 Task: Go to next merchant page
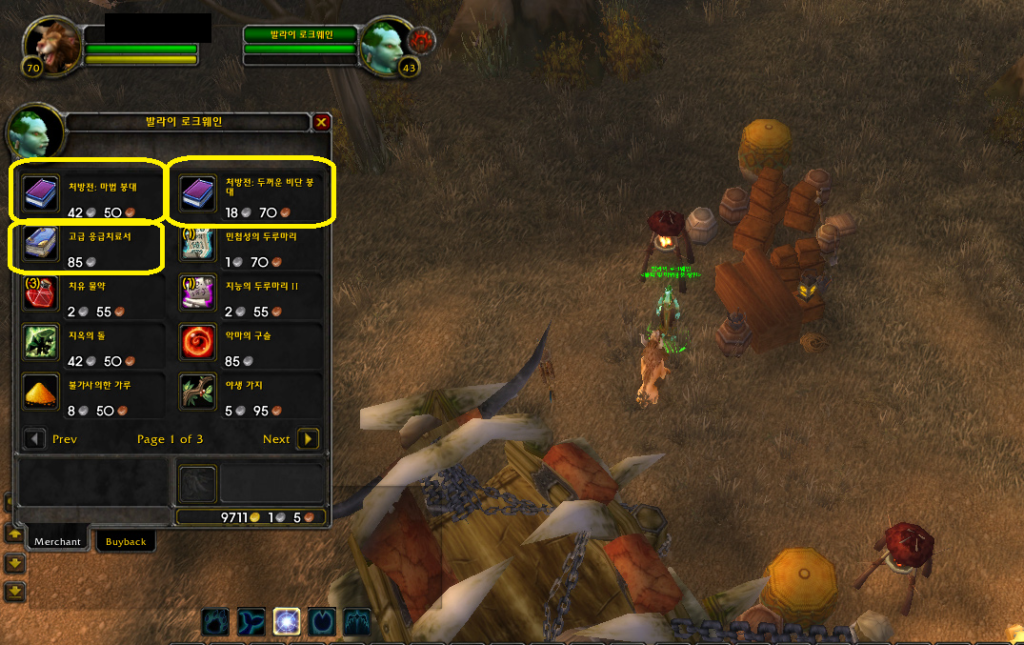308,439
